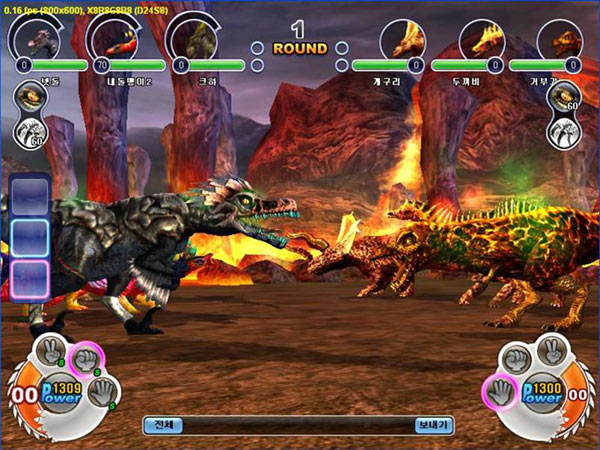Choose the scissors hand on the left wheel
Image resolution: width=600 pixels, height=450 pixels.
[50, 352]
